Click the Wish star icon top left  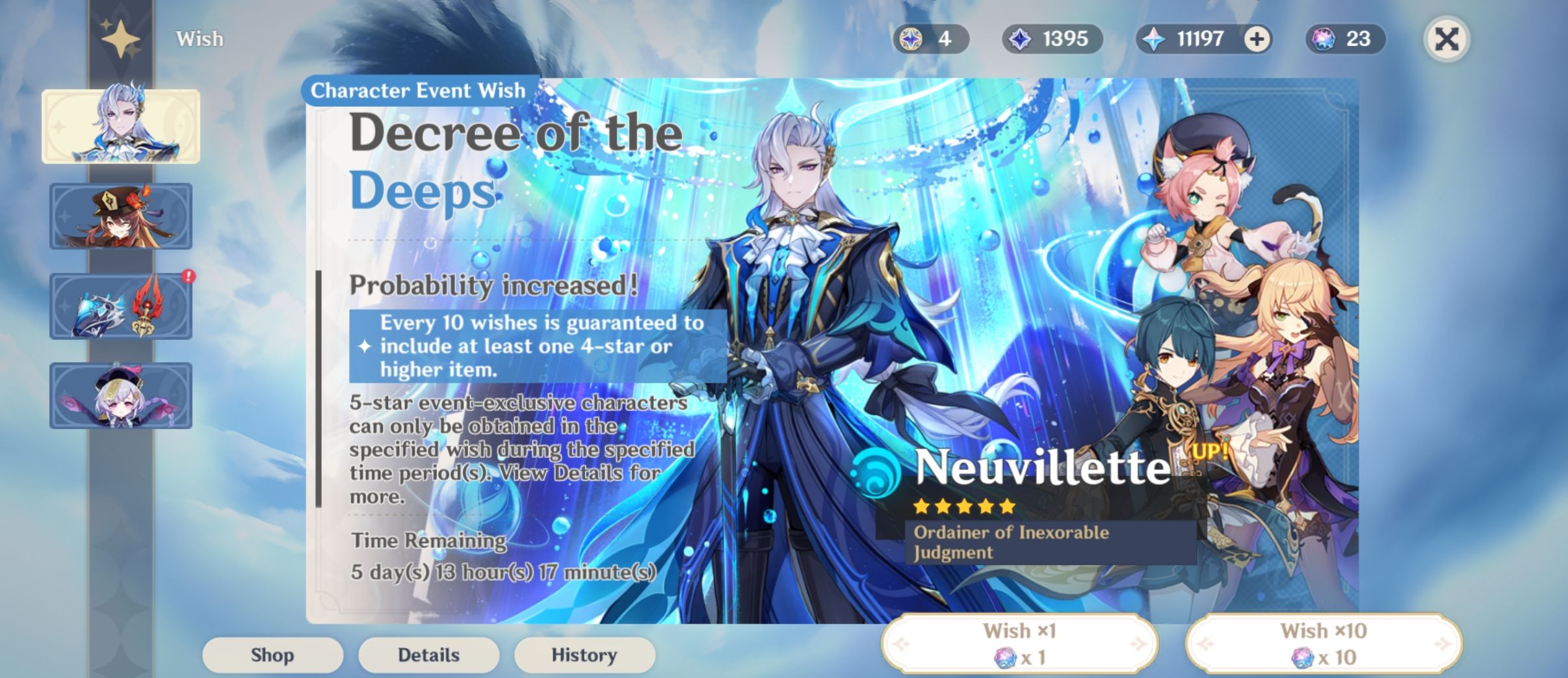tap(121, 39)
